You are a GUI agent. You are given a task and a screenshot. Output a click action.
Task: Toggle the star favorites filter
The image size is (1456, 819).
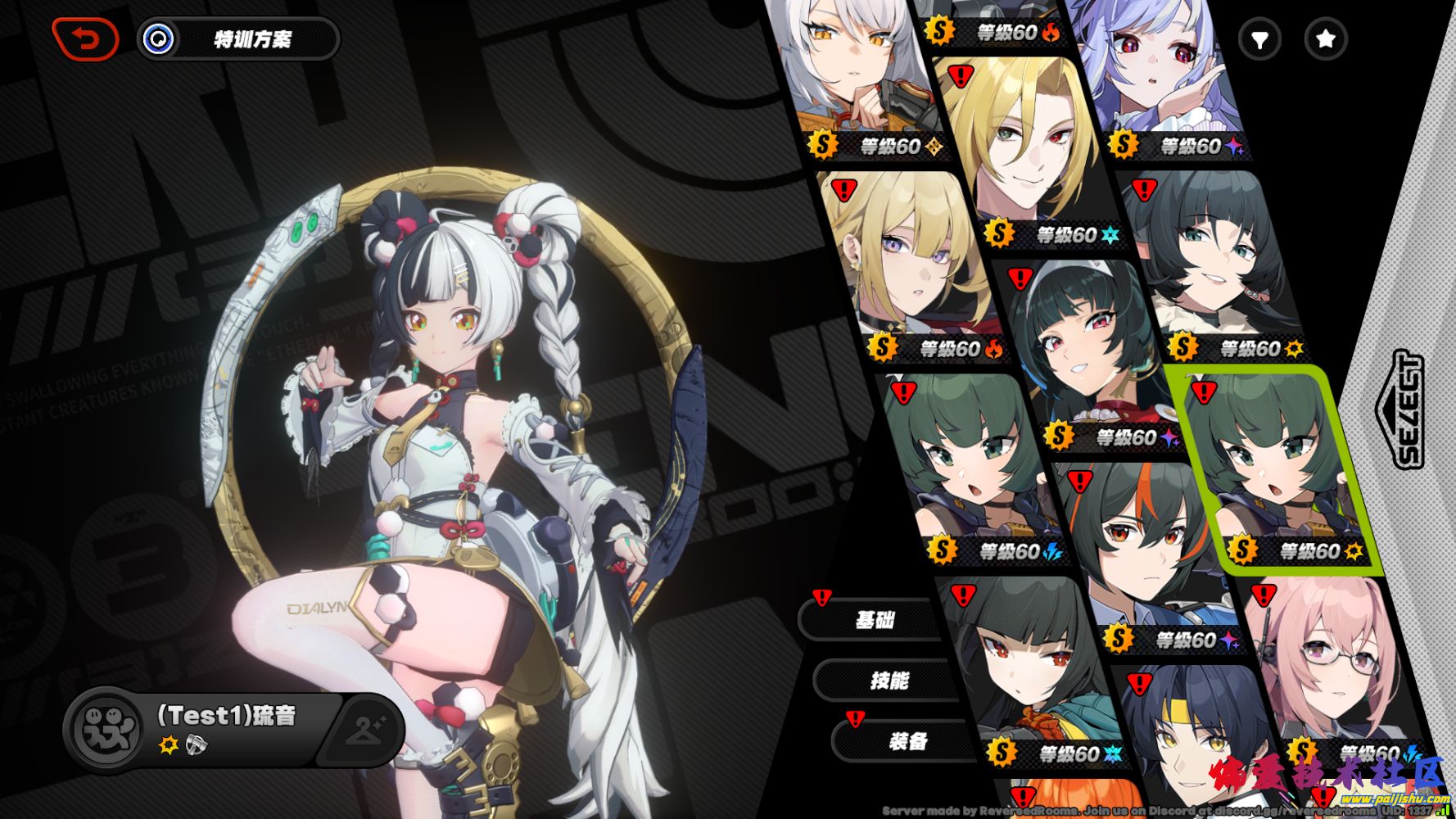[x=1325, y=38]
